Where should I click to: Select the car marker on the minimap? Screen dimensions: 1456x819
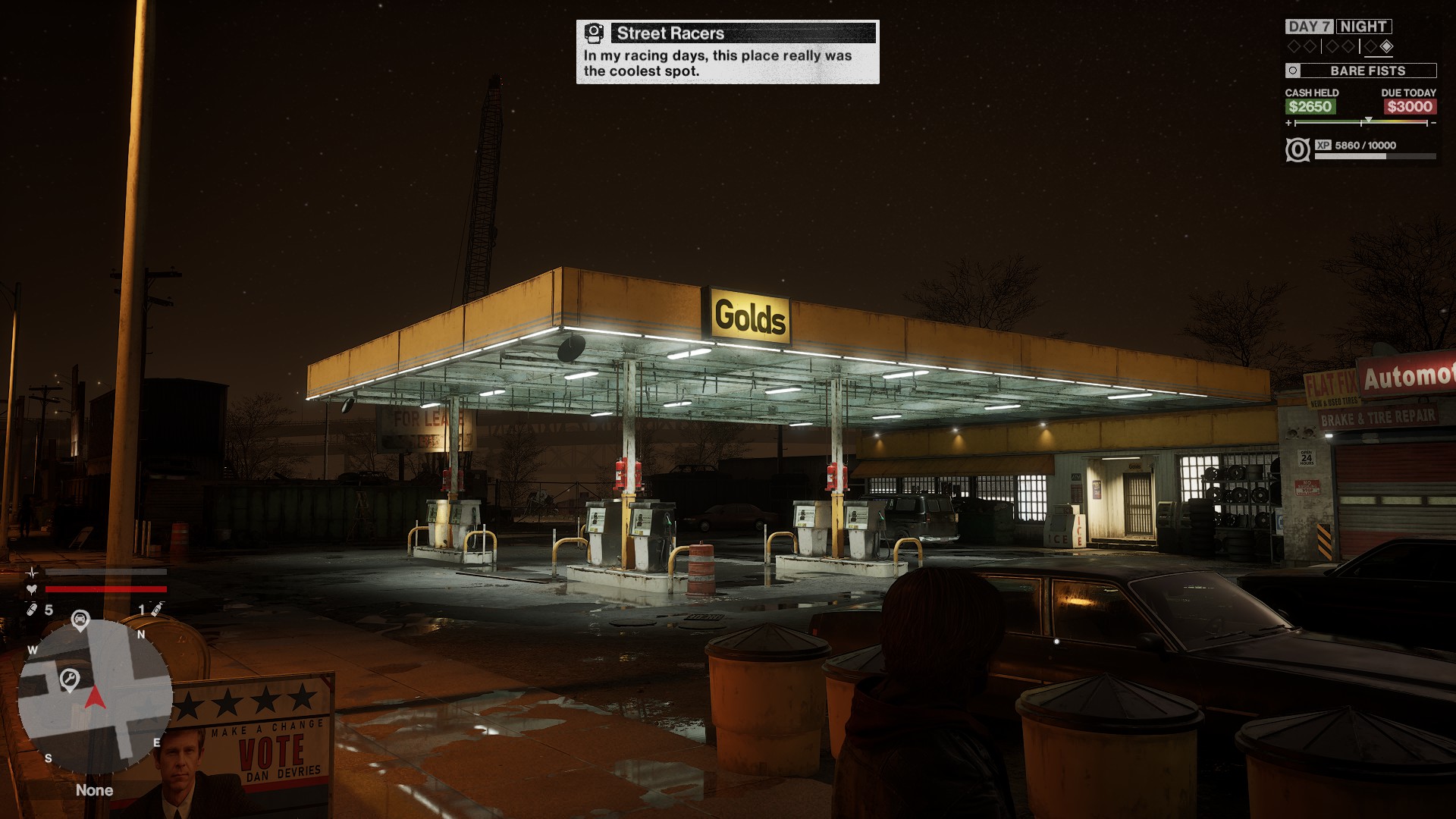pos(80,620)
